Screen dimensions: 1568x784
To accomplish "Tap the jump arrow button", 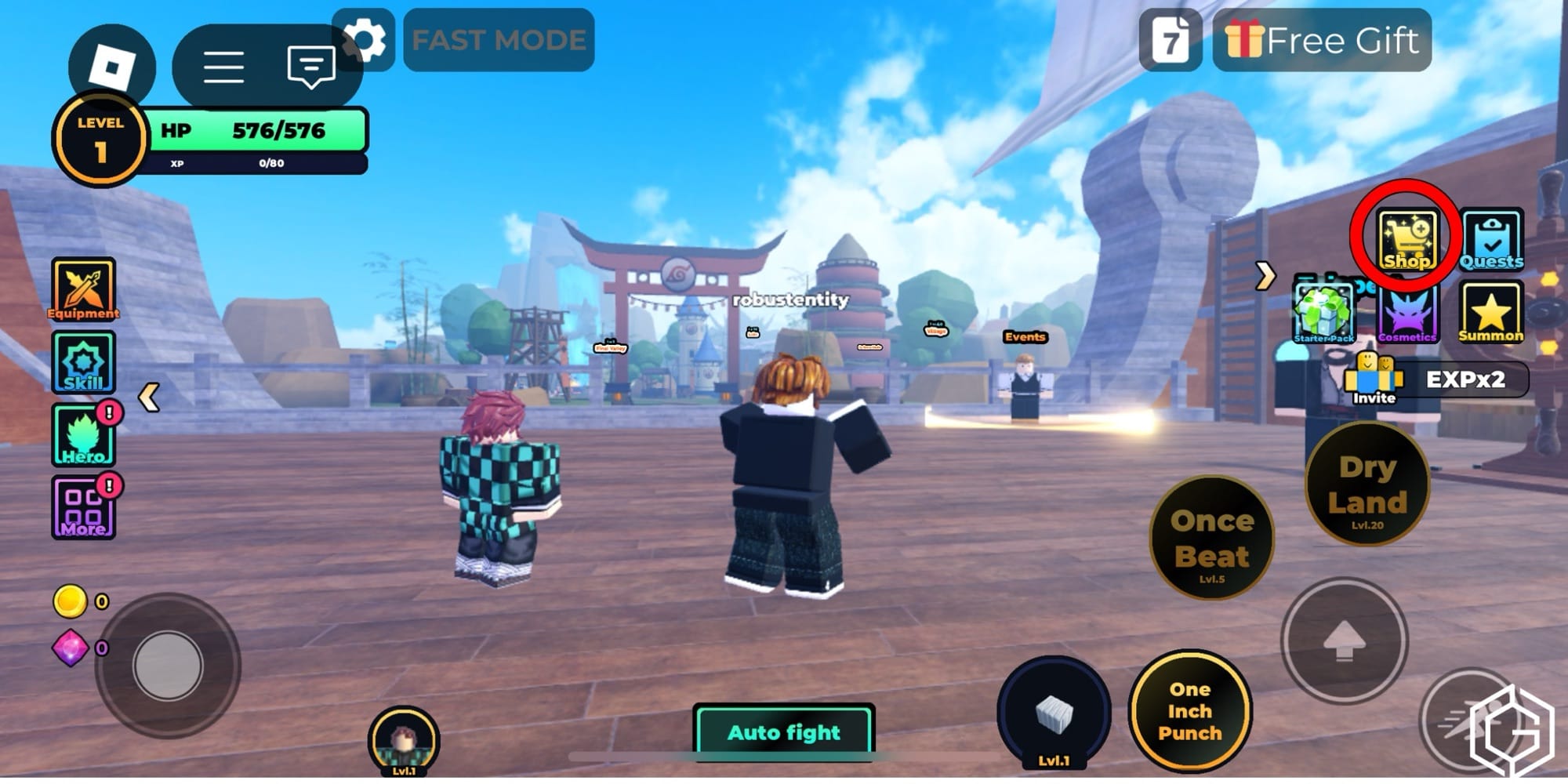I will pyautogui.click(x=1344, y=641).
